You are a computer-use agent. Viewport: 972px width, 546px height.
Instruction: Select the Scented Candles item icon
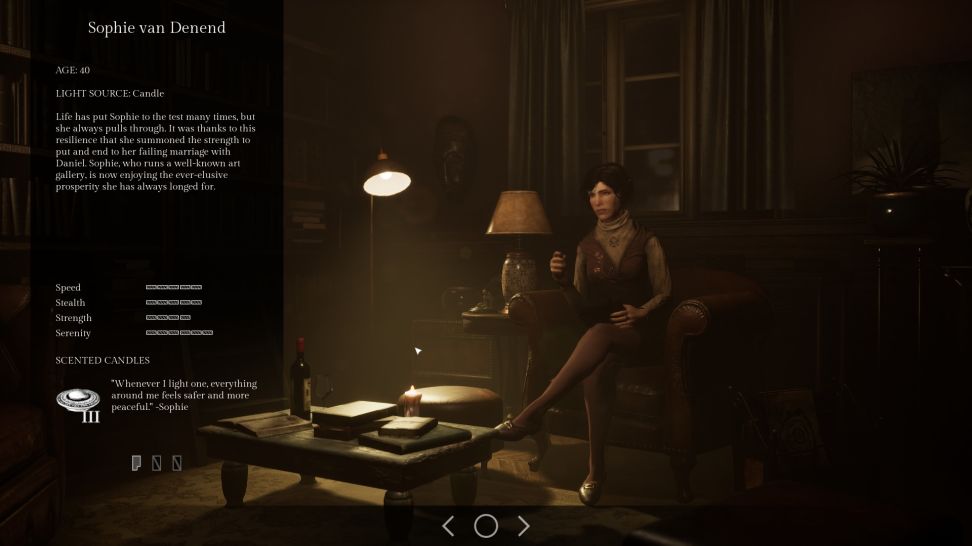coord(77,402)
